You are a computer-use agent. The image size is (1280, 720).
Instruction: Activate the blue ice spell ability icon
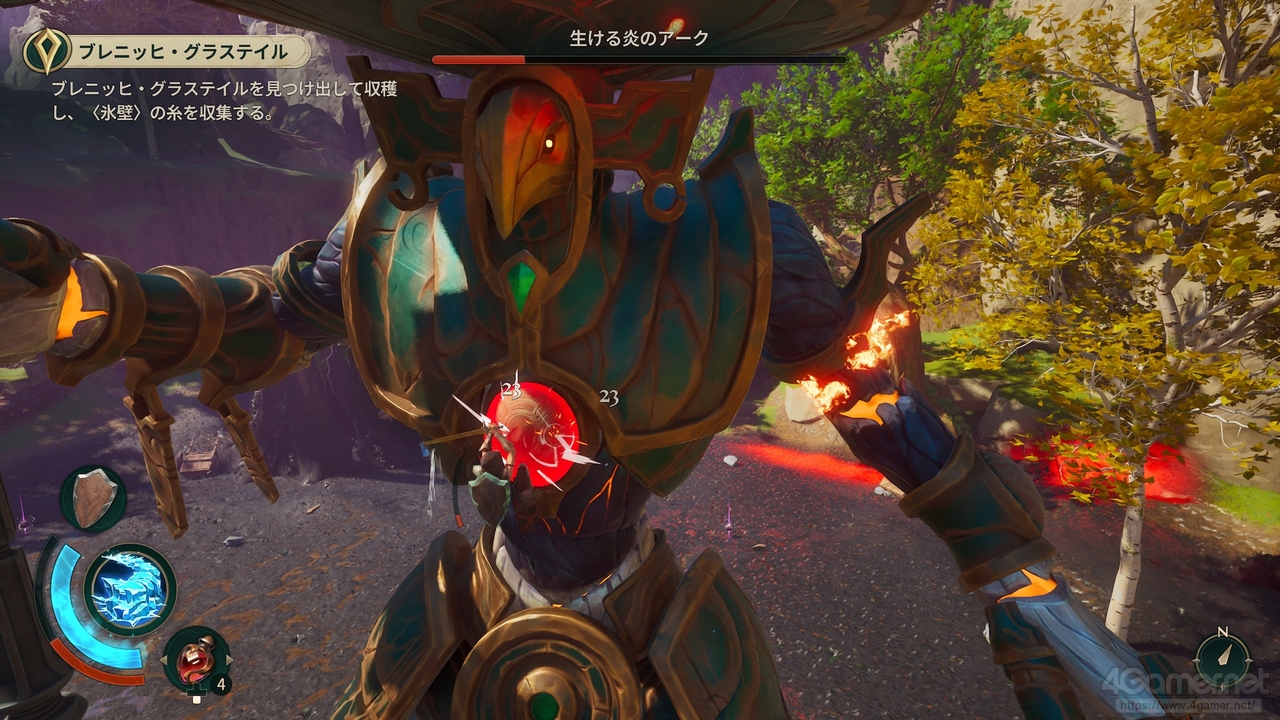pos(130,590)
